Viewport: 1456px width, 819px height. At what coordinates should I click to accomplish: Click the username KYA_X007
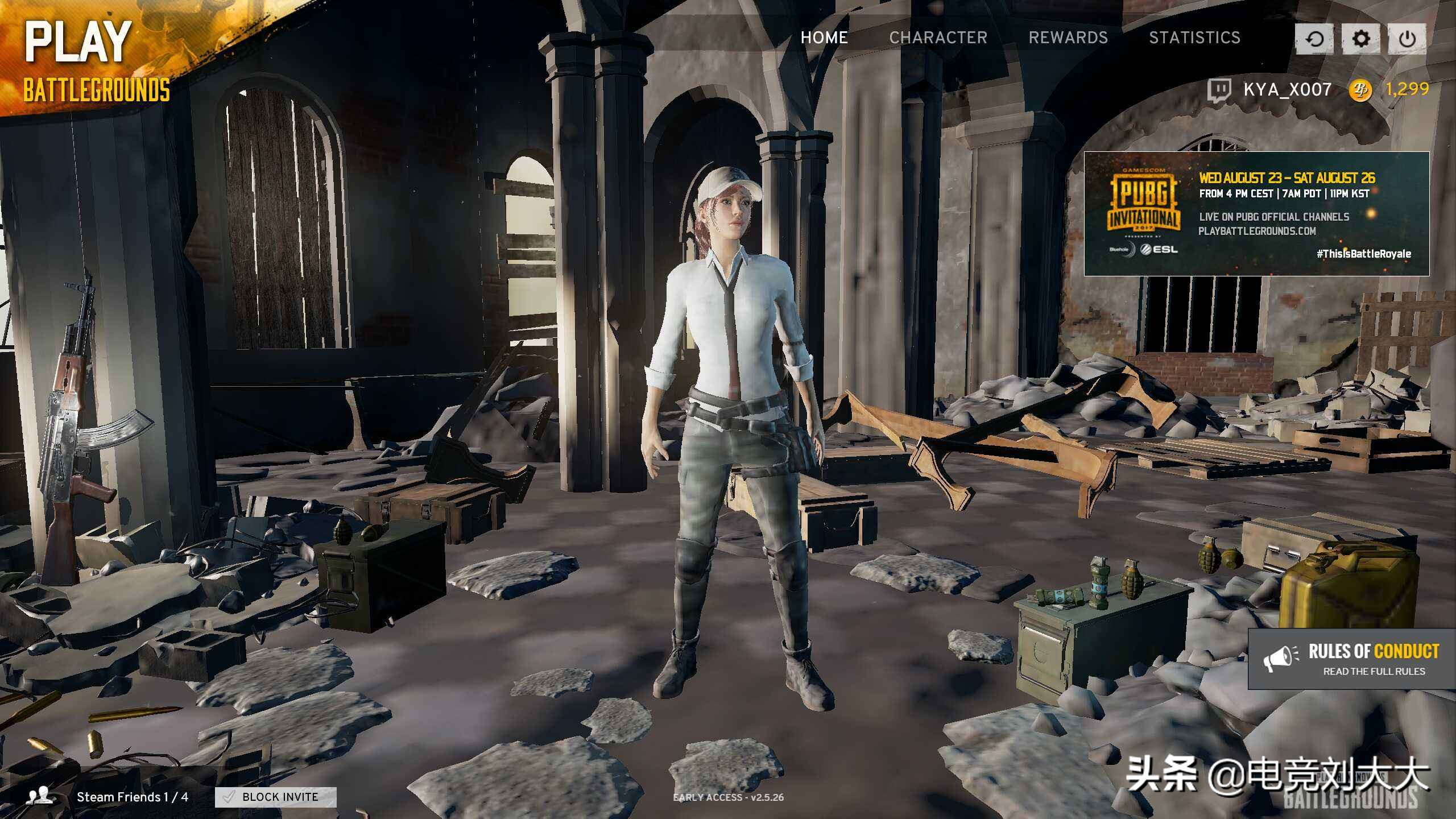(x=1285, y=89)
